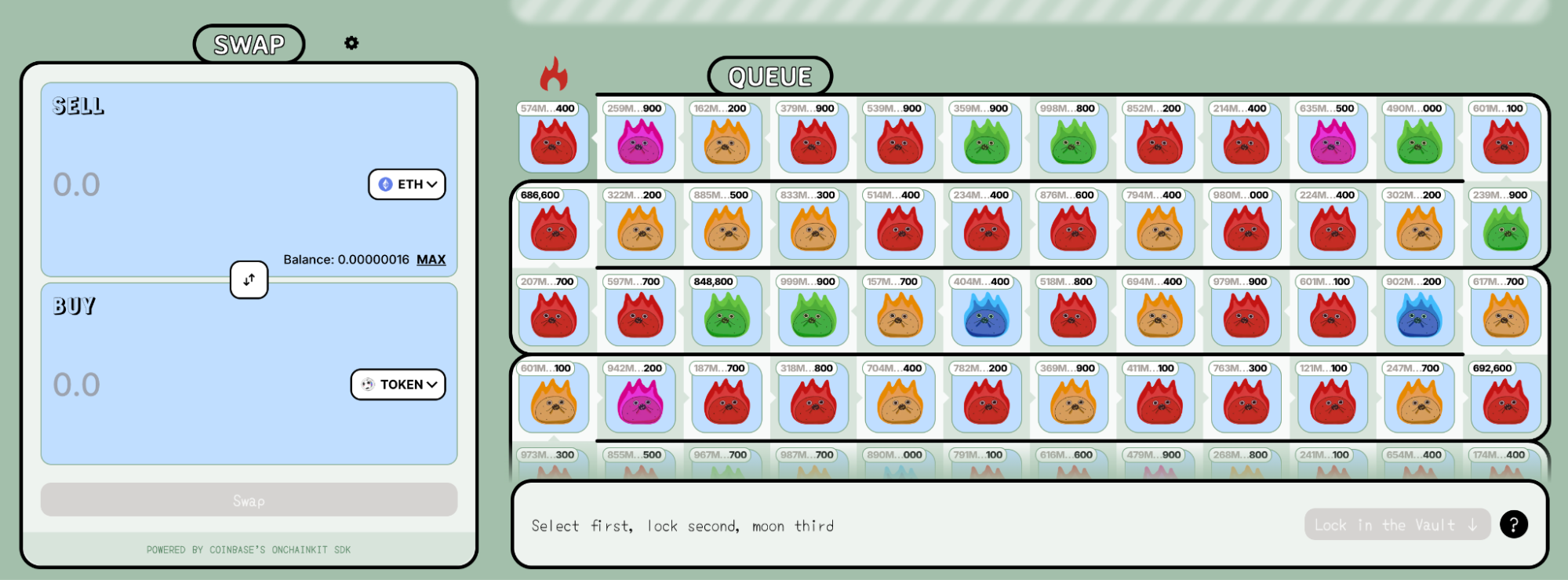Click Lock In the Vault button
This screenshot has height=580, width=1568.
click(x=1396, y=525)
